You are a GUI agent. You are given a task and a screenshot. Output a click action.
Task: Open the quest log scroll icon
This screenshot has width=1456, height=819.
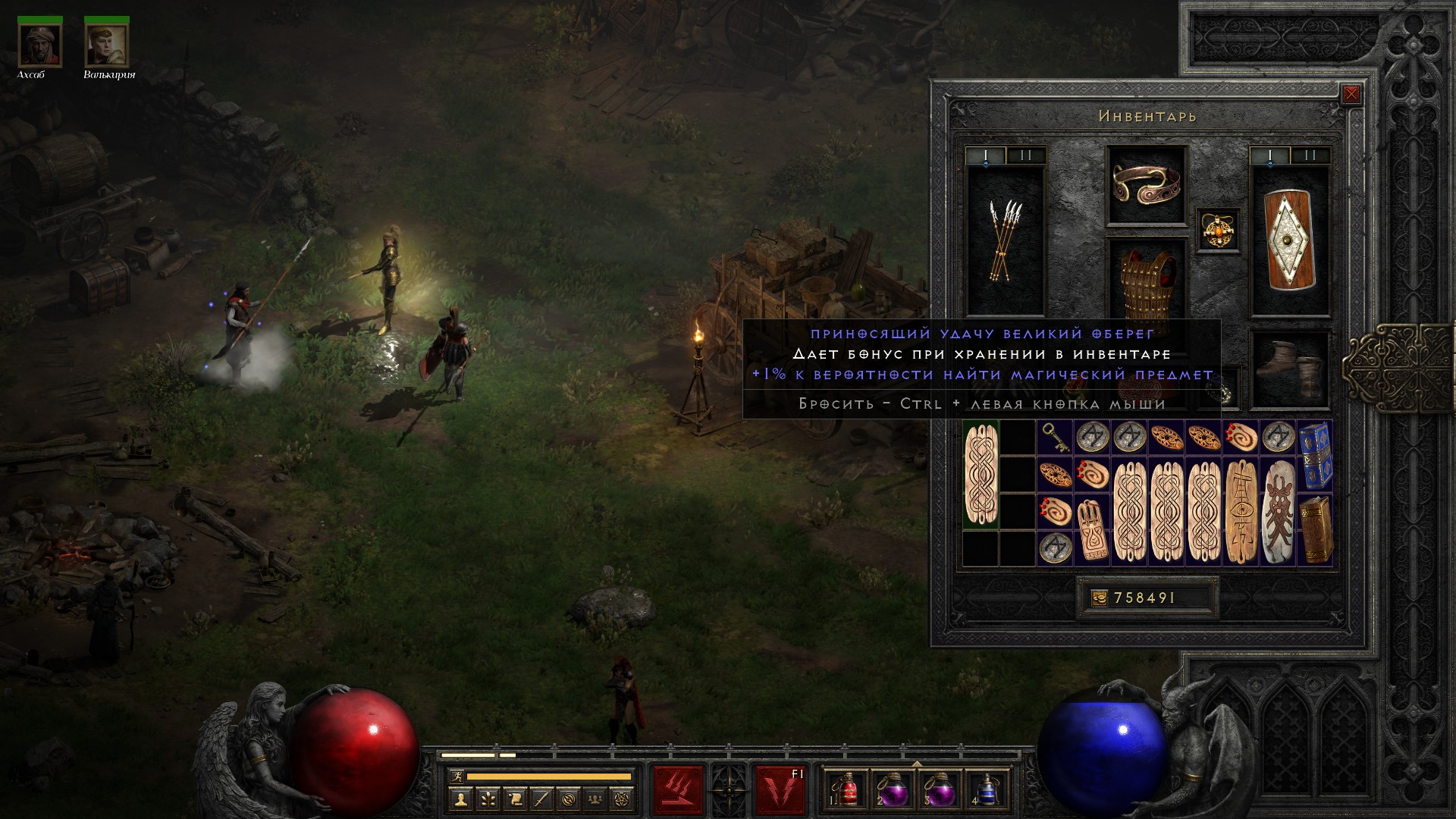pos(515,799)
